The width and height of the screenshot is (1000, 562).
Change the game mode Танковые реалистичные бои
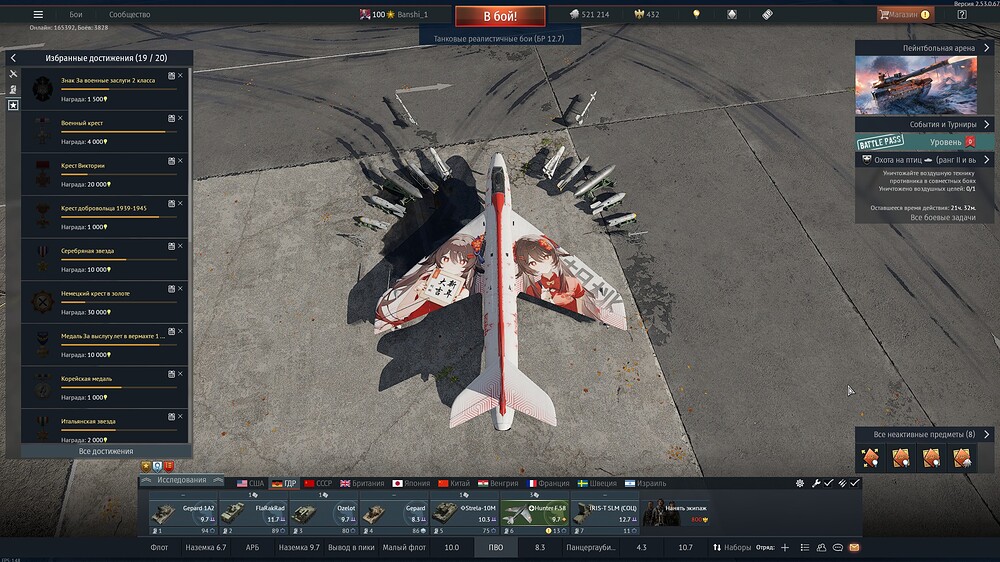pyautogui.click(x=500, y=37)
